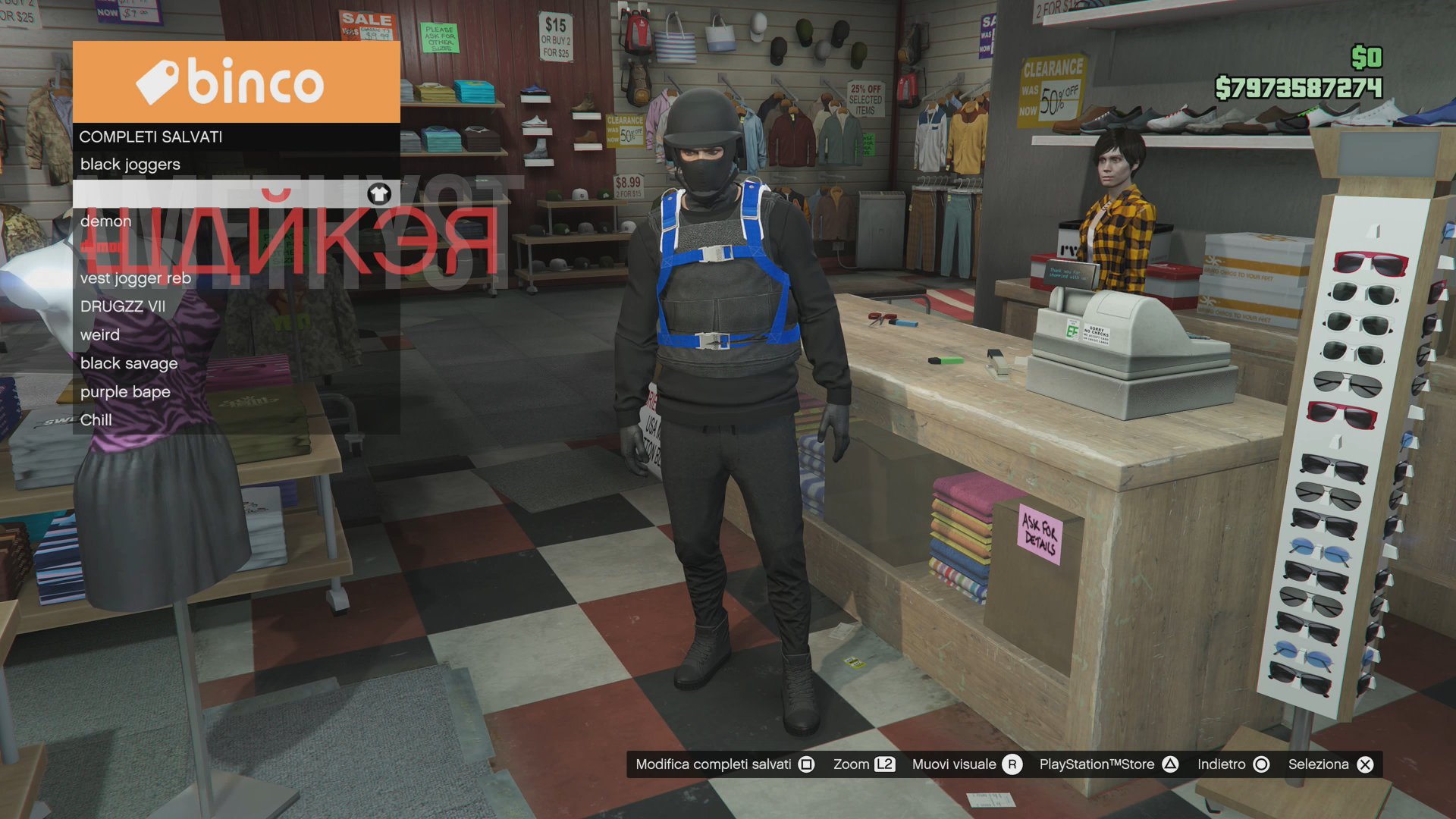Click the circle icon beside Indietro

point(1260,764)
